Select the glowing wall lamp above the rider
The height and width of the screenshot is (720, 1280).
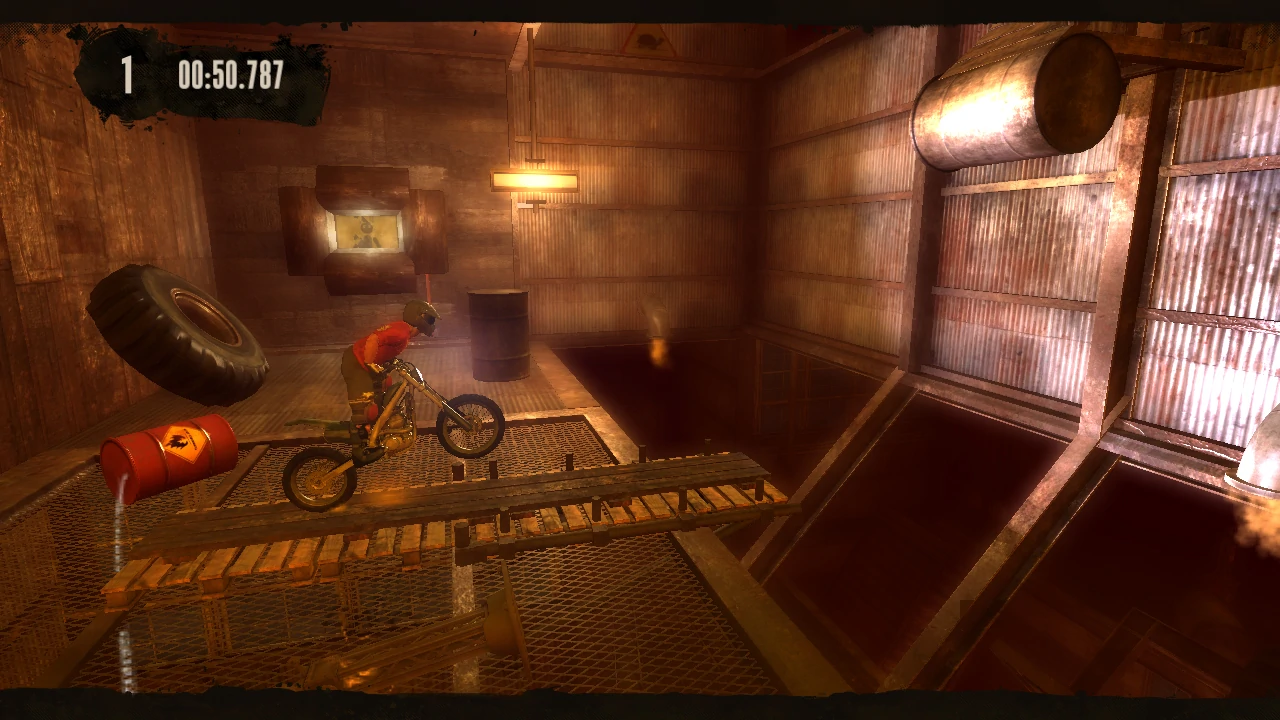coord(535,181)
